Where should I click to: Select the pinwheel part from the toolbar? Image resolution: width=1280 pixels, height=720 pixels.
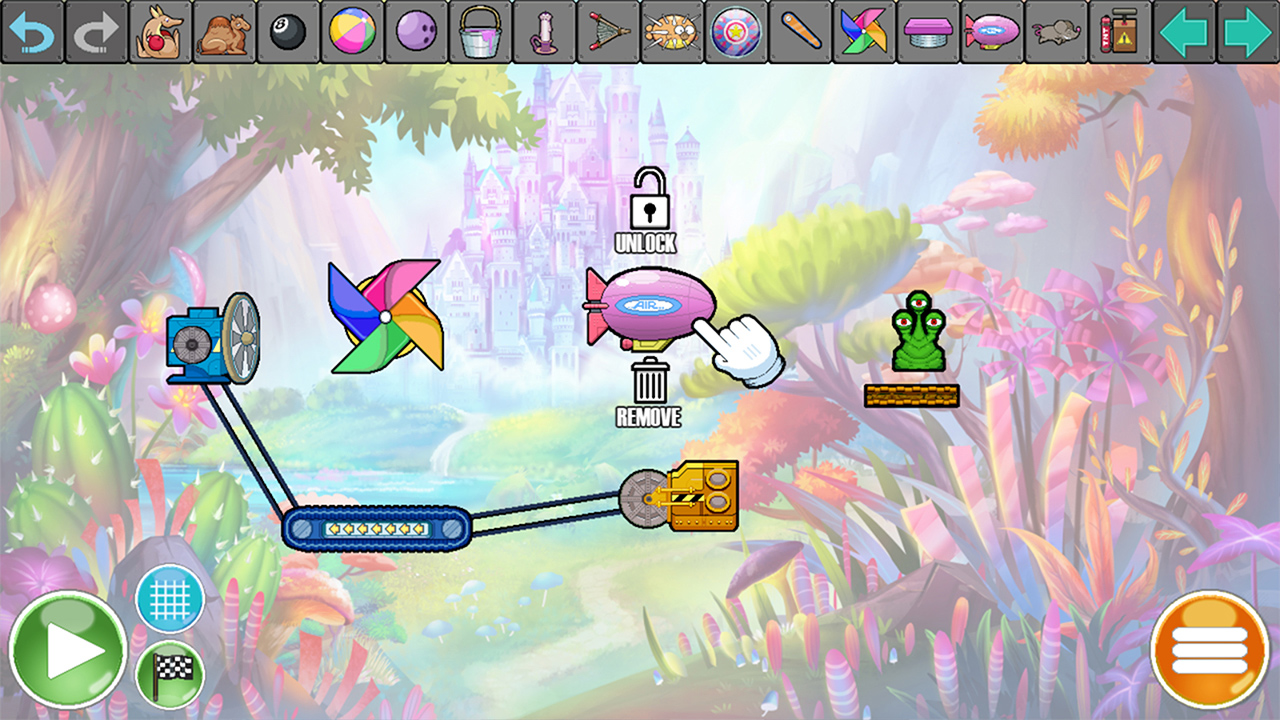coord(865,33)
